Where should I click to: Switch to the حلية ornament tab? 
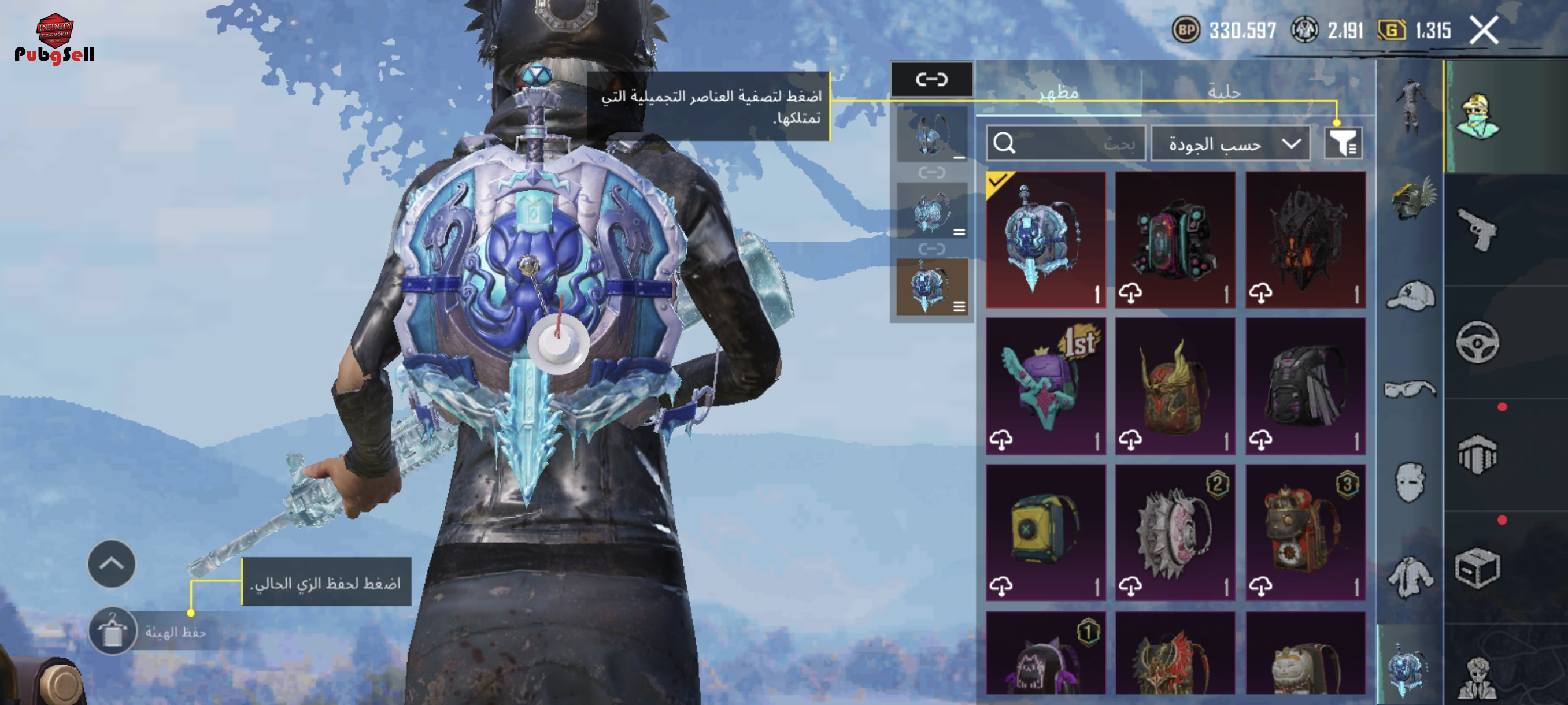click(x=1224, y=92)
